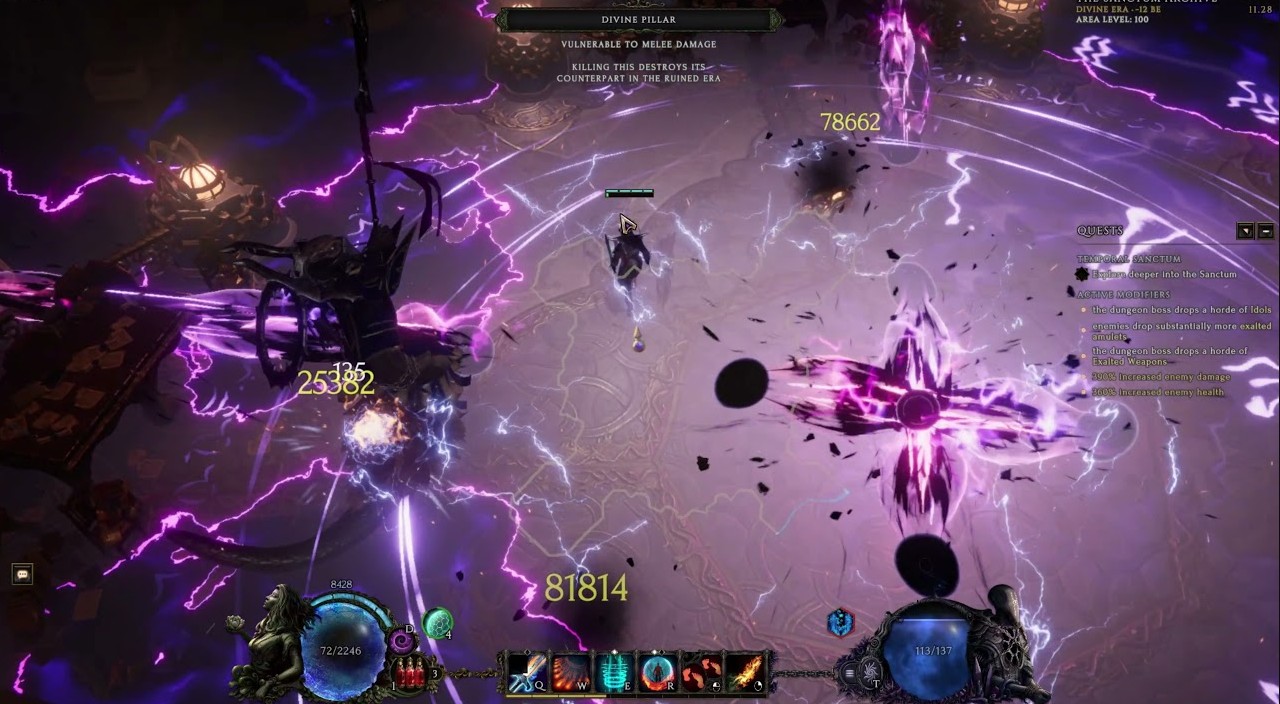Open the chat speech bubble button
The image size is (1280, 704).
coord(22,574)
